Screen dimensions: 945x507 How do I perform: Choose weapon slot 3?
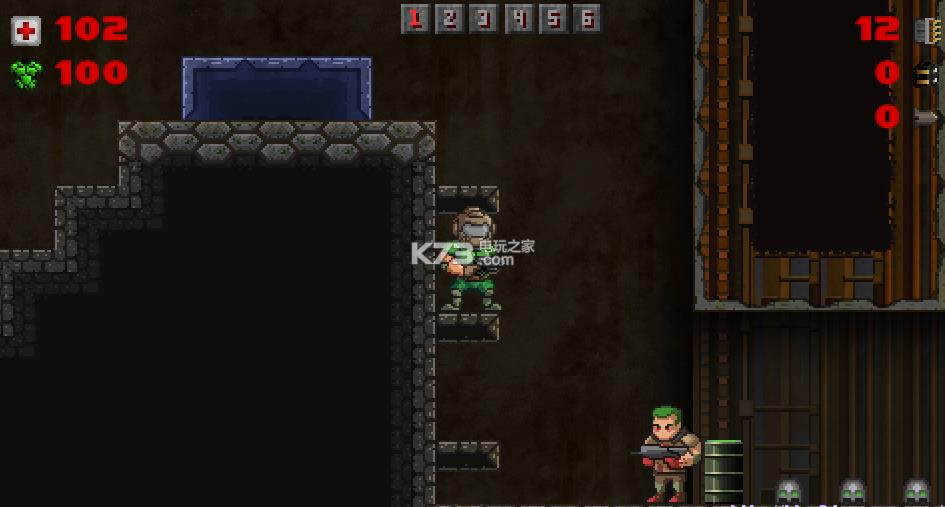484,18
